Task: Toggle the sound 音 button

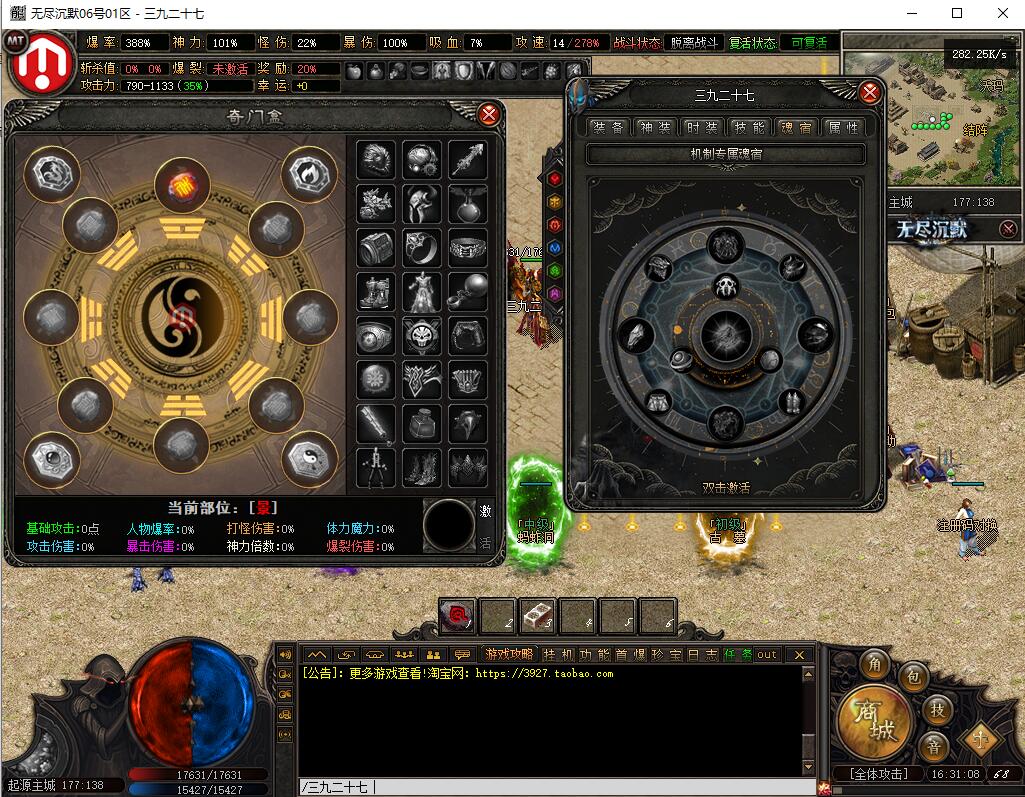Action: click(x=932, y=745)
